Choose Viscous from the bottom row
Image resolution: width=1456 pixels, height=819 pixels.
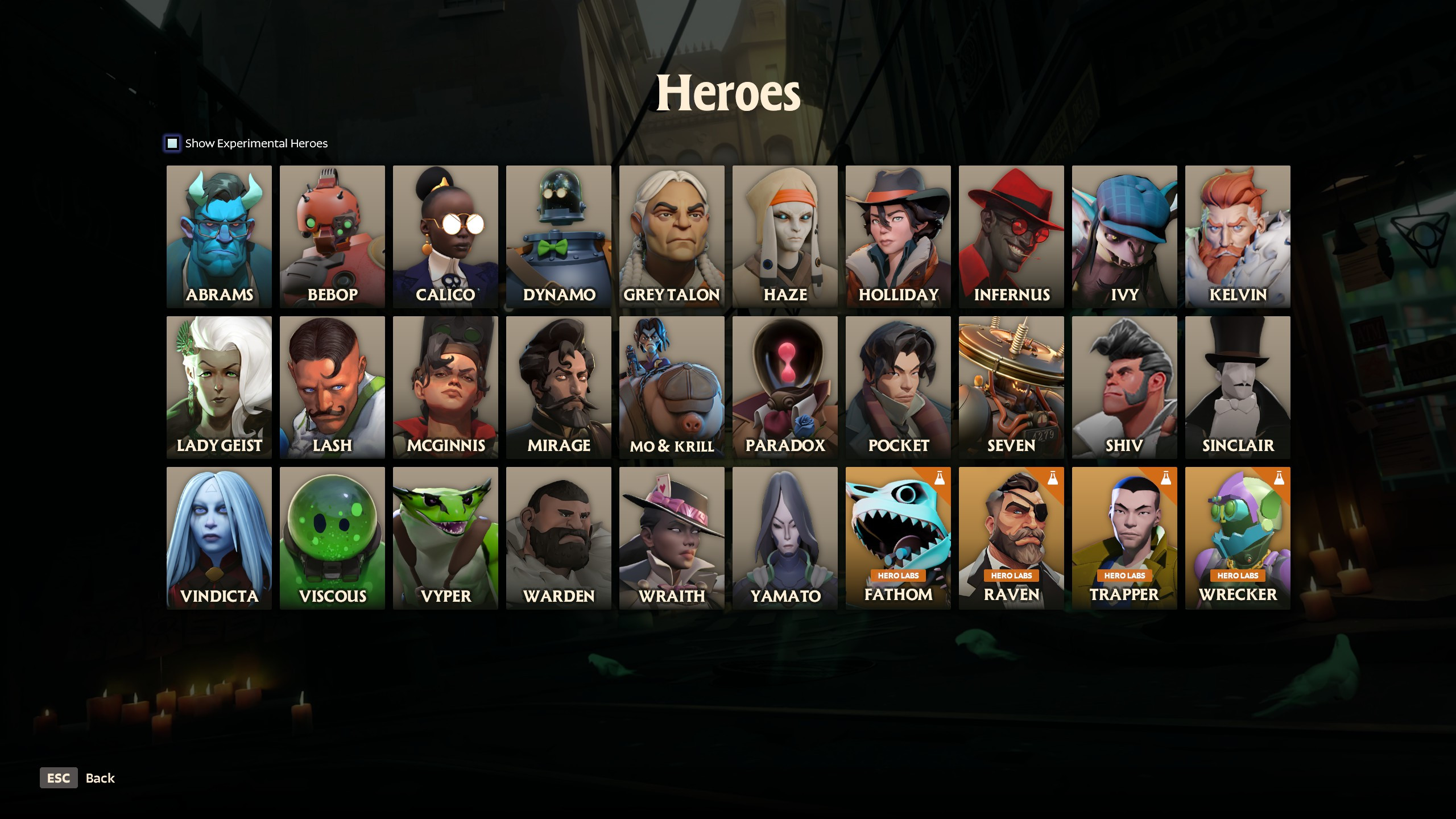(332, 537)
